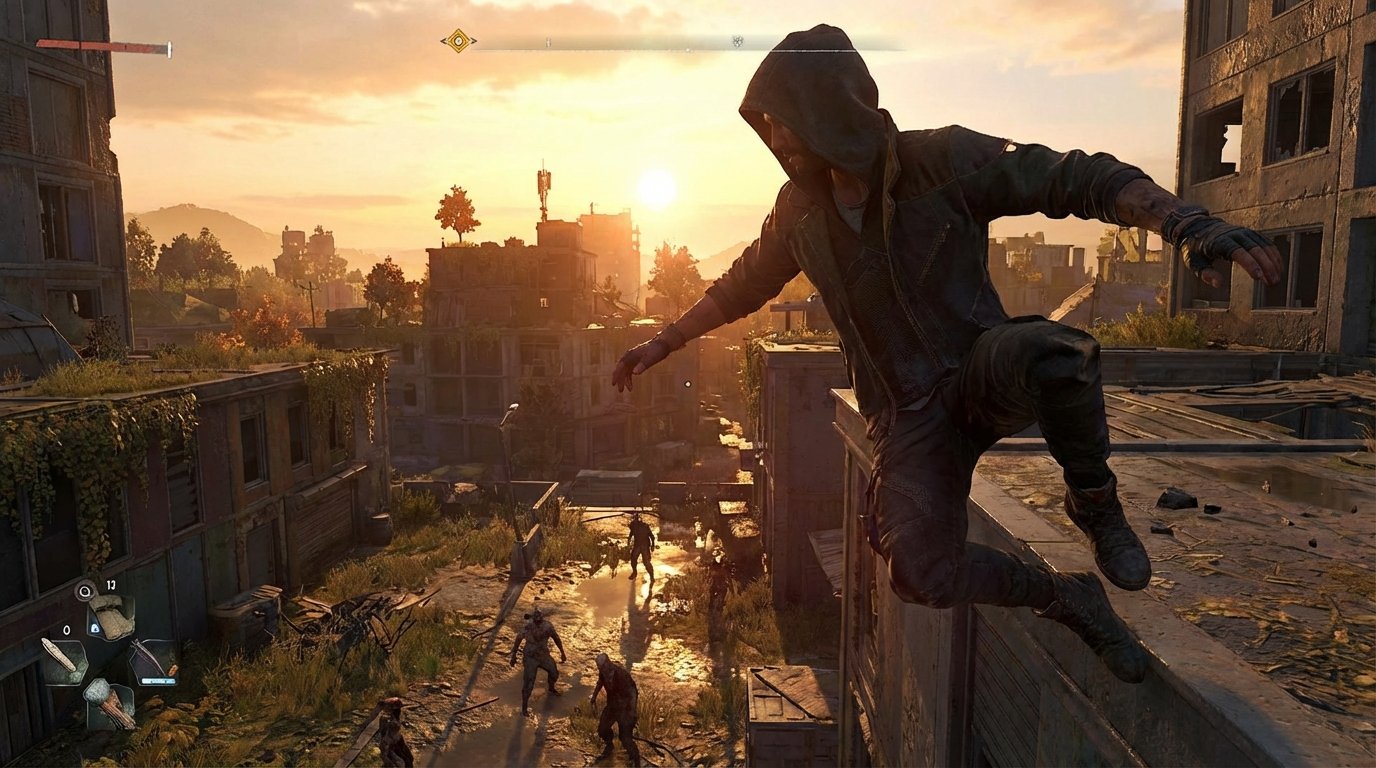Image resolution: width=1376 pixels, height=768 pixels.
Task: Click the infected horde marker on the compass
Action: (737, 42)
